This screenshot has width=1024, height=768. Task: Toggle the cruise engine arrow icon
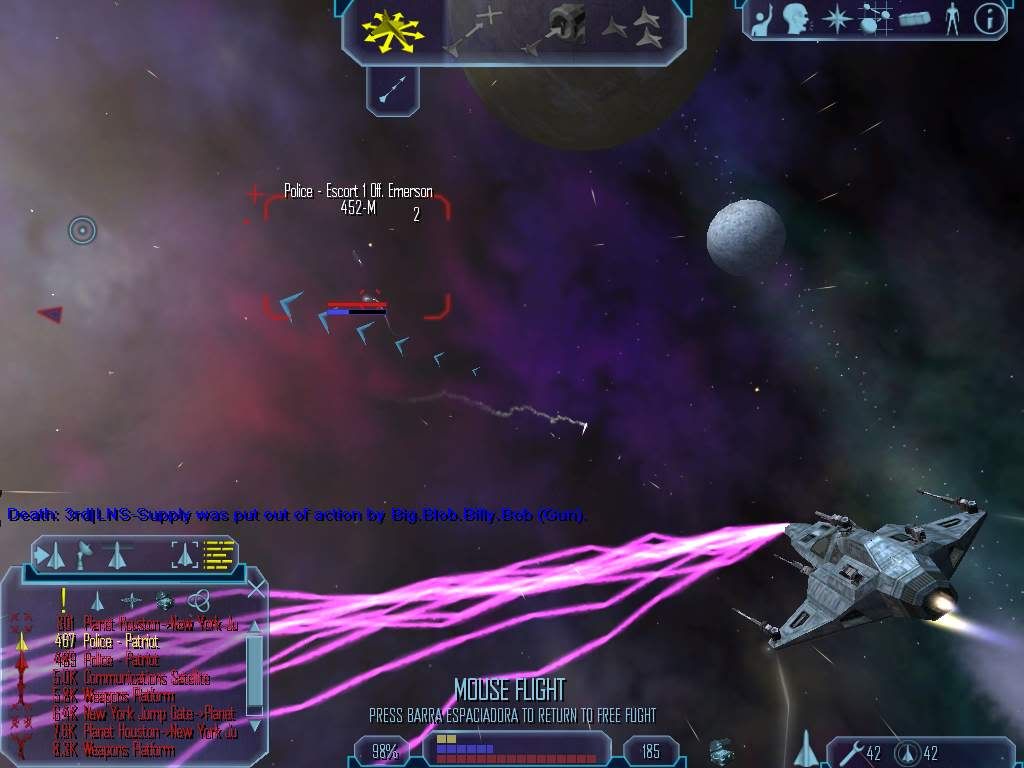pos(392,92)
